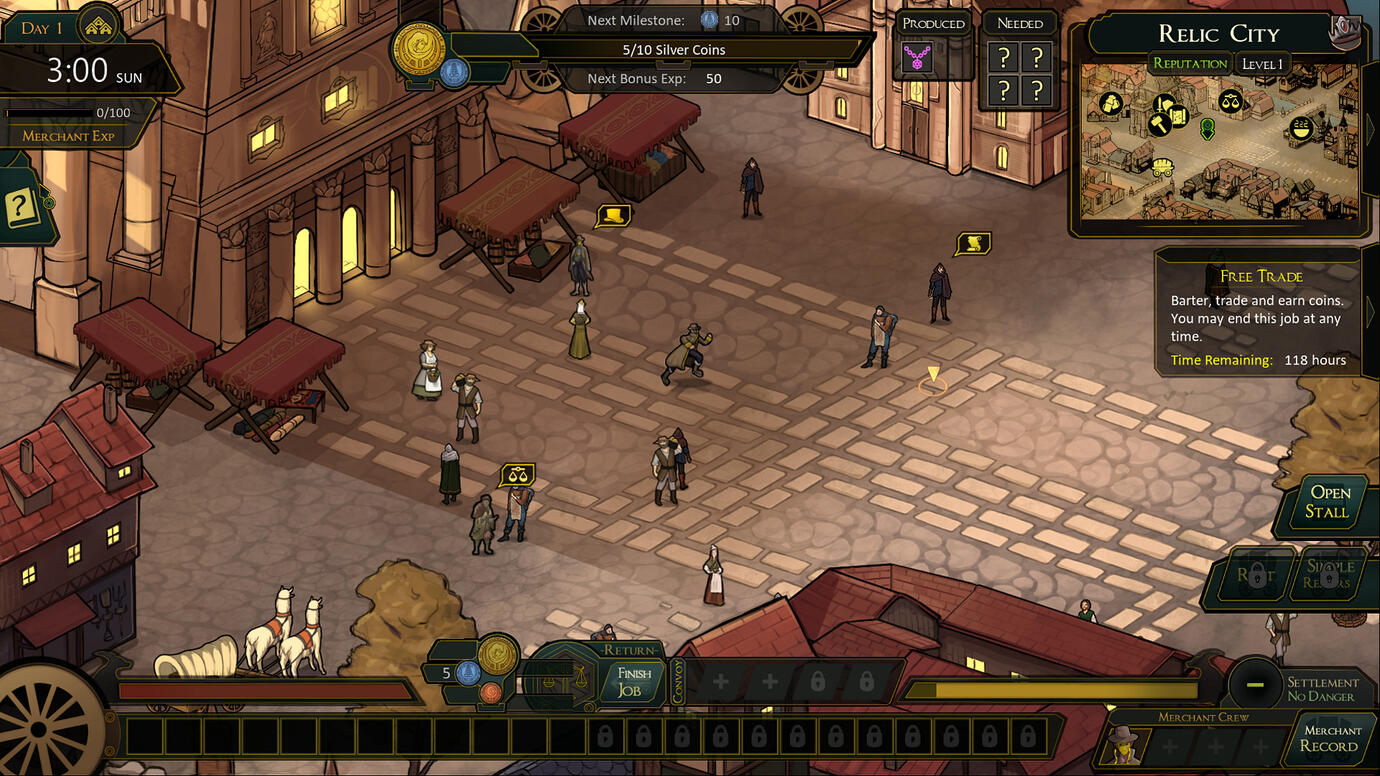
Task: Click the locked Simple Repairs button
Action: click(x=1330, y=575)
